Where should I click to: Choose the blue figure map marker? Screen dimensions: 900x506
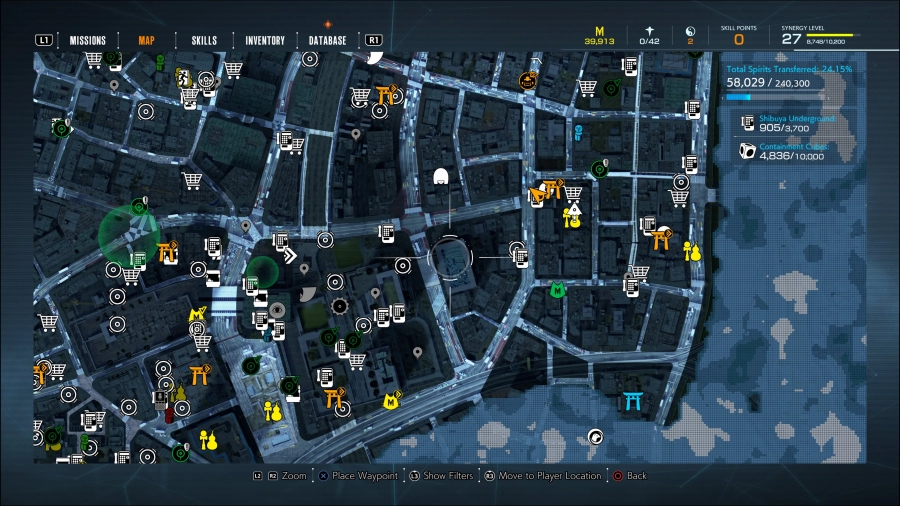[578, 131]
